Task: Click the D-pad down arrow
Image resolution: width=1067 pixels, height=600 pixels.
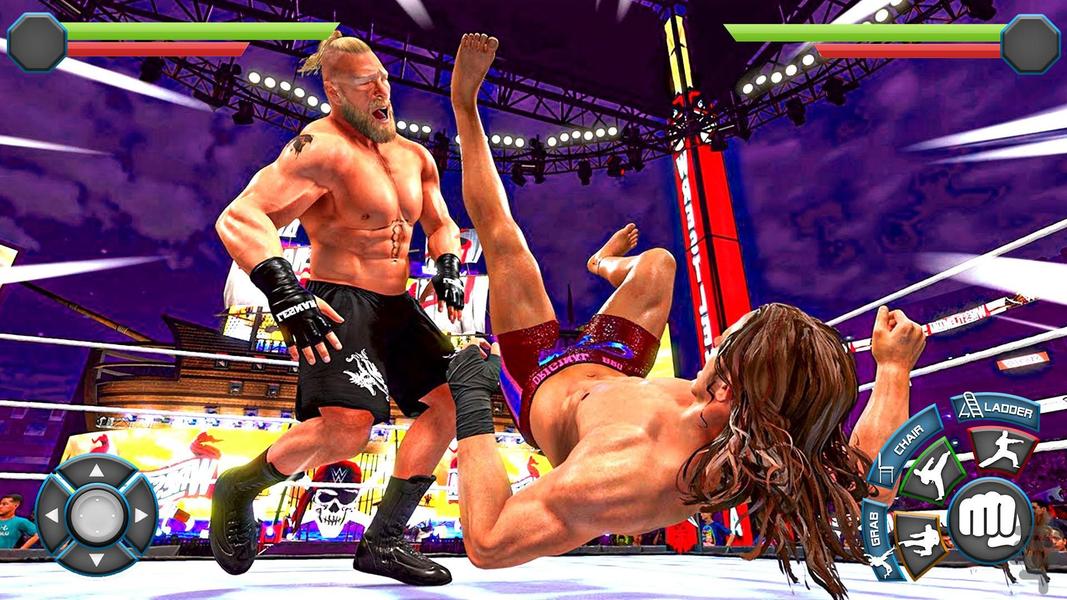Action: coord(97,561)
